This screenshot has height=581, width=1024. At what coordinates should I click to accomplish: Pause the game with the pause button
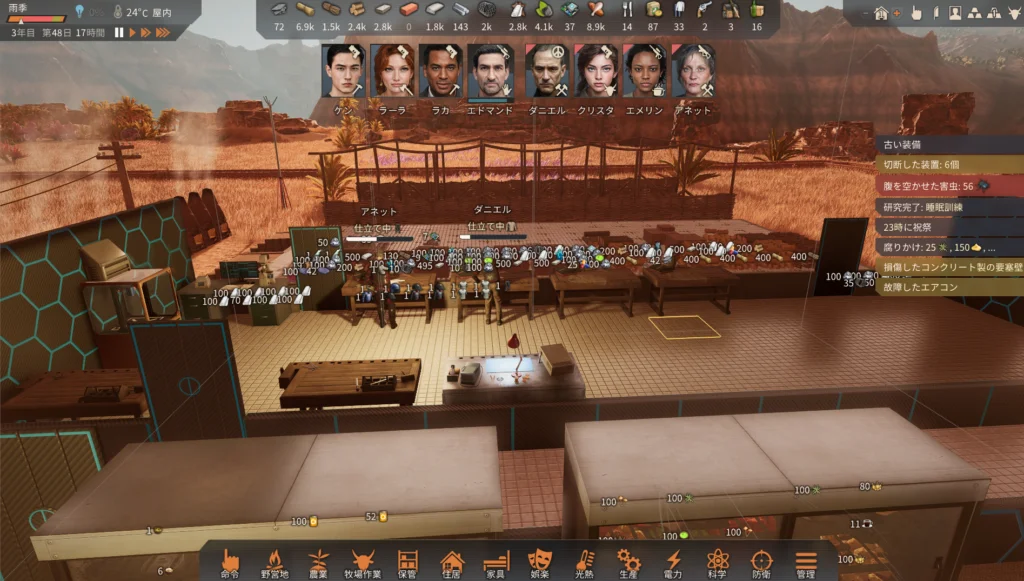[x=119, y=33]
